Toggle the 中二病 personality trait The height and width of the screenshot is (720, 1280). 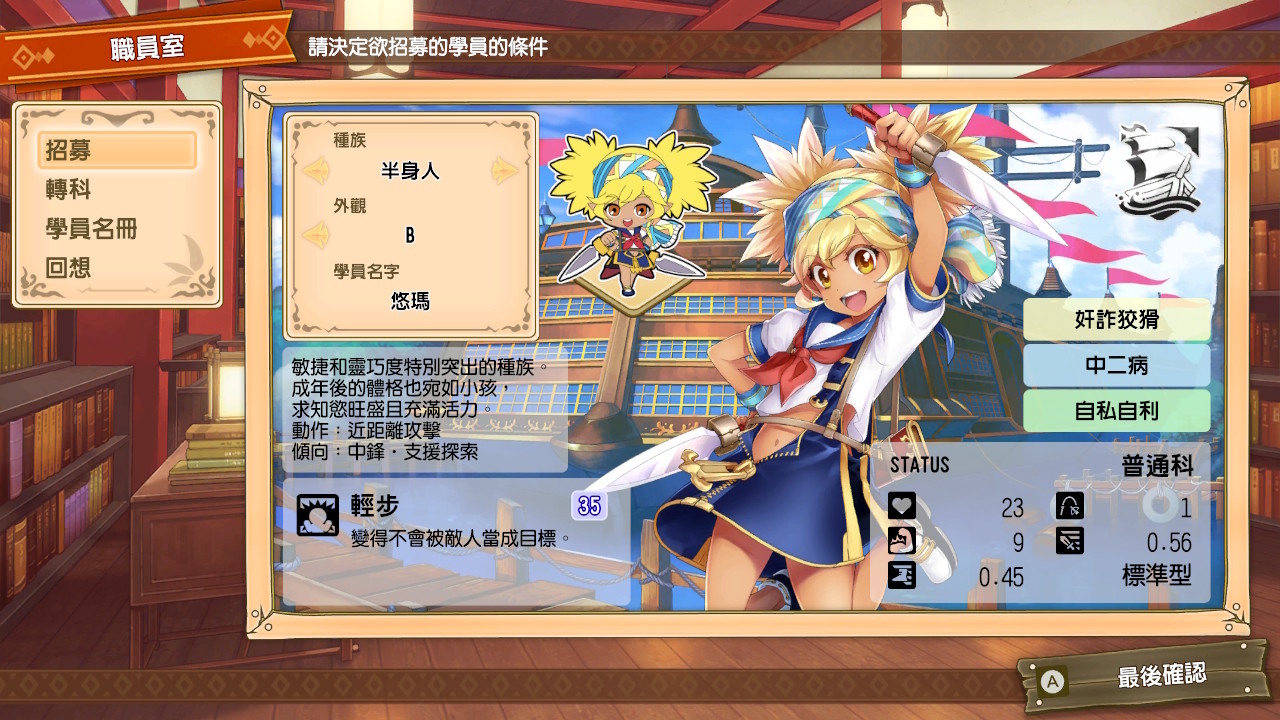(1117, 365)
